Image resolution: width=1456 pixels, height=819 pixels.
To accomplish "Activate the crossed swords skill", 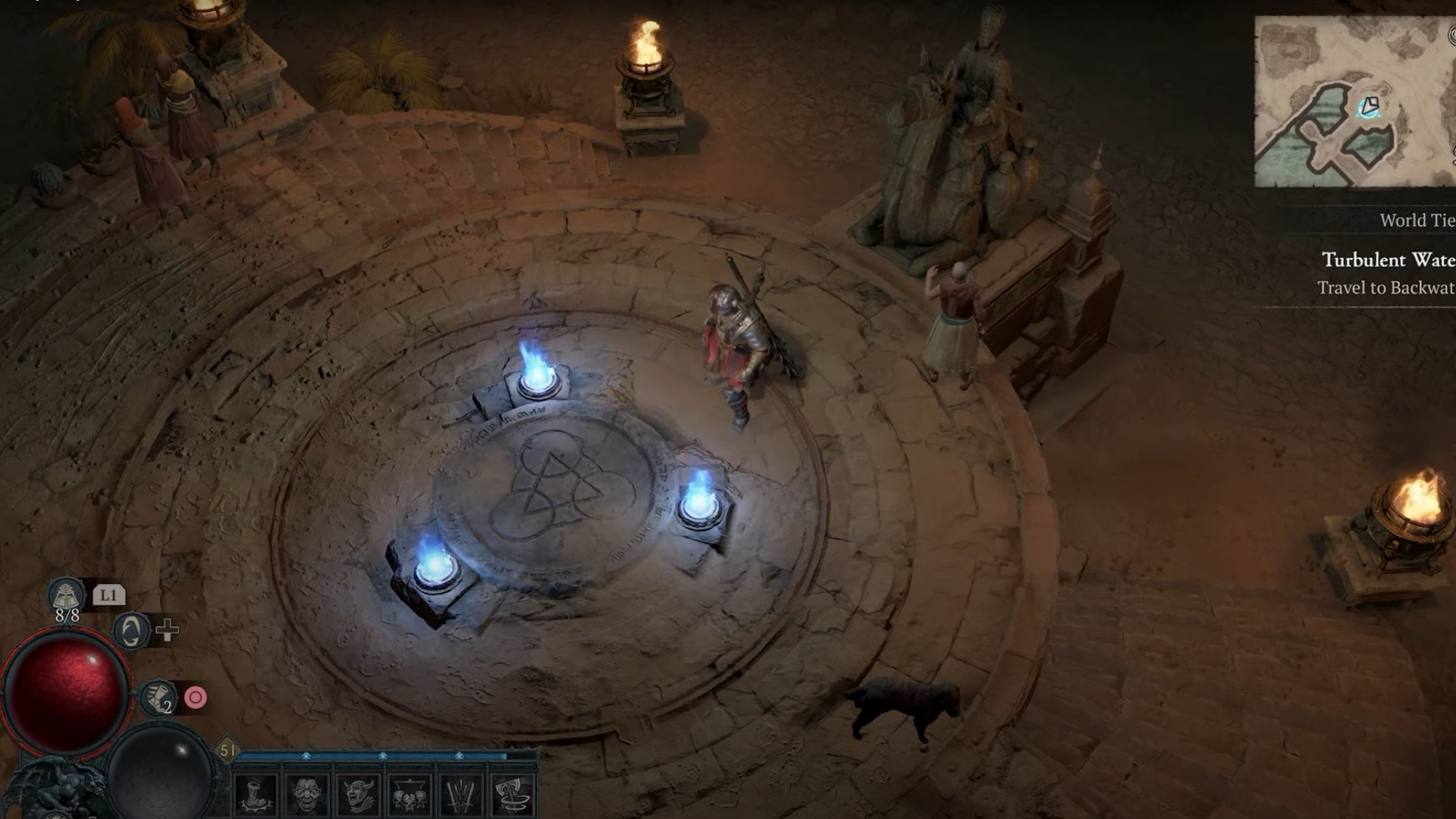I will pyautogui.click(x=462, y=795).
